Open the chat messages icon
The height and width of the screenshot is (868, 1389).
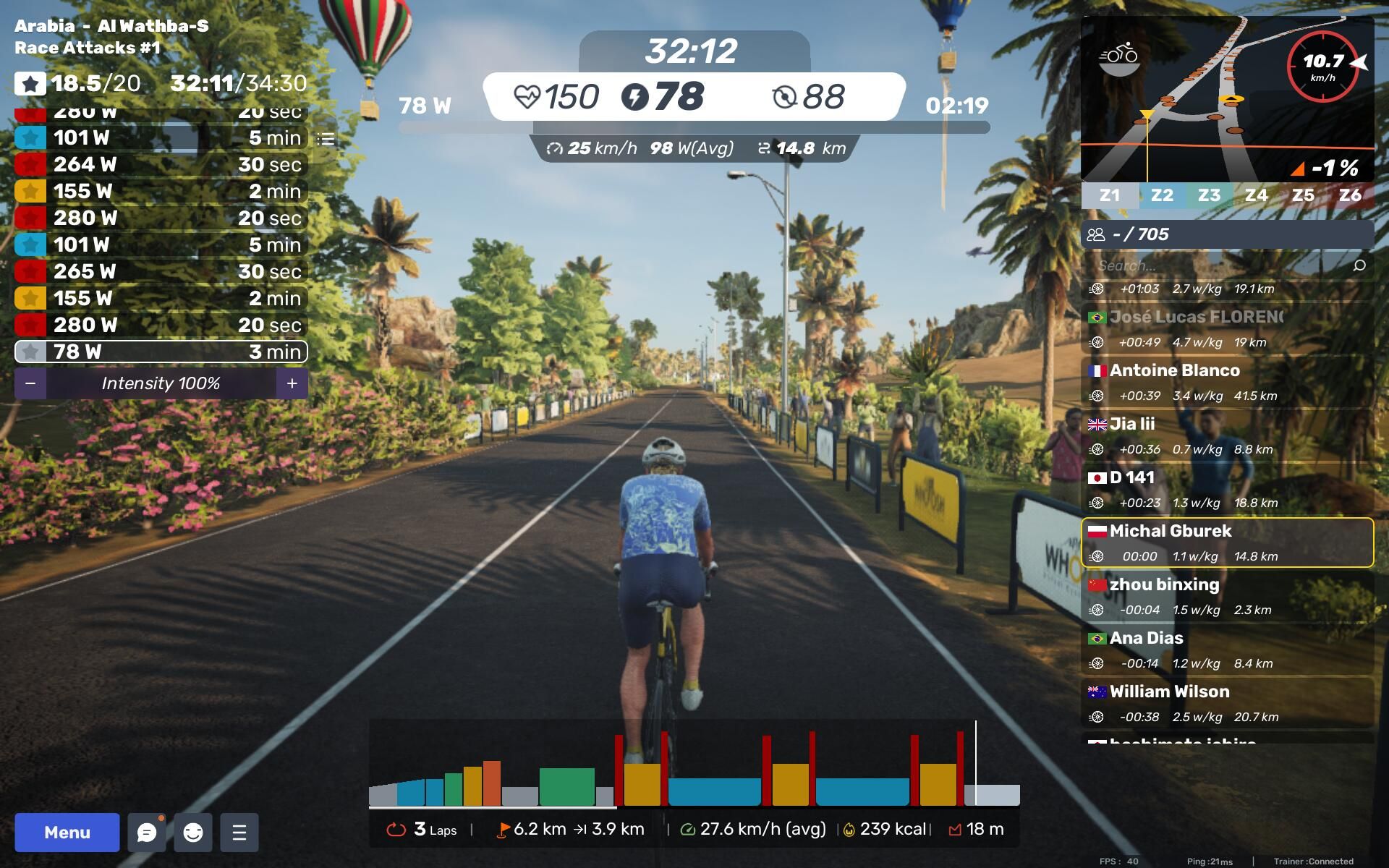(x=147, y=832)
